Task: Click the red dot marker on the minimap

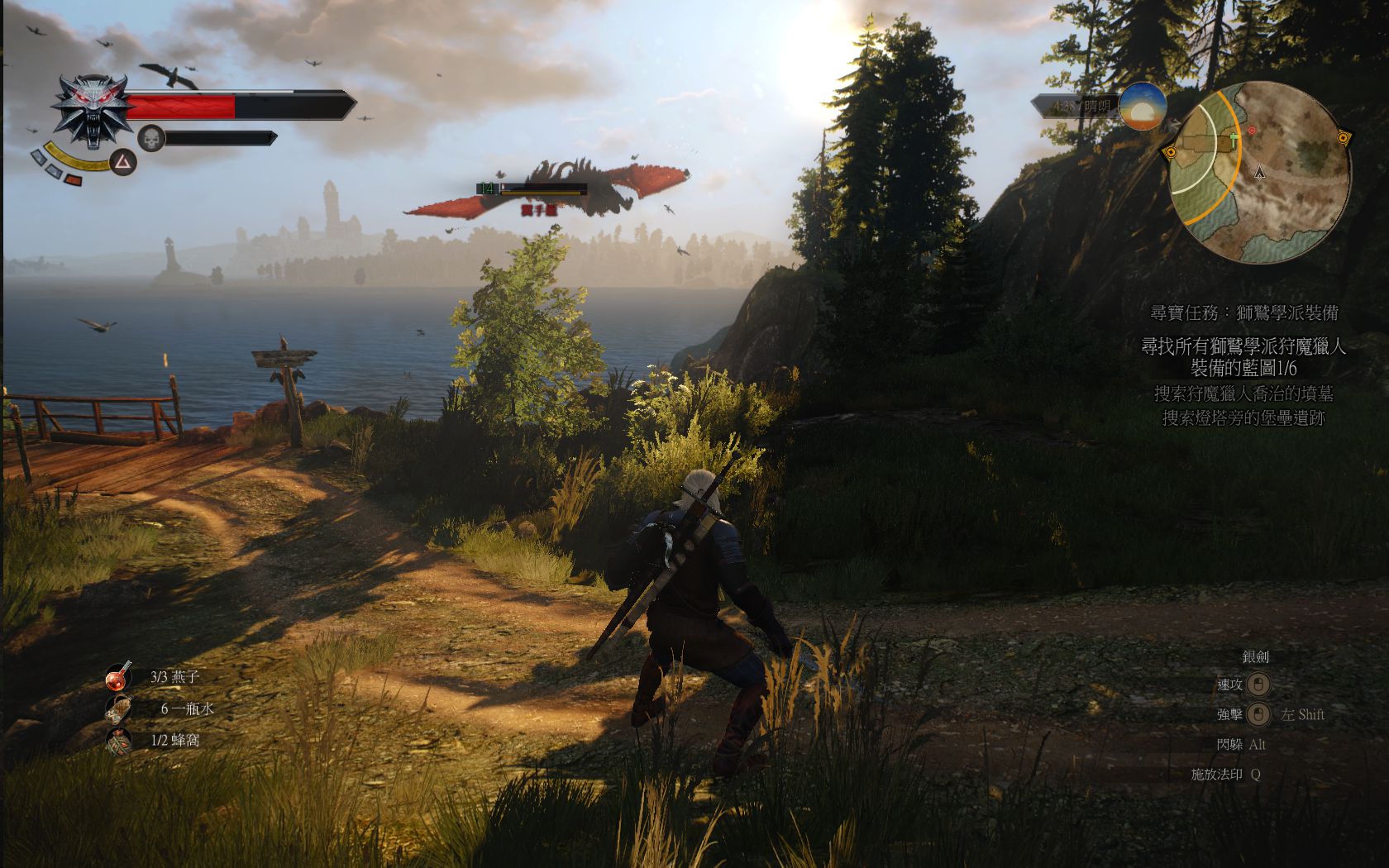Action: pyautogui.click(x=1252, y=131)
